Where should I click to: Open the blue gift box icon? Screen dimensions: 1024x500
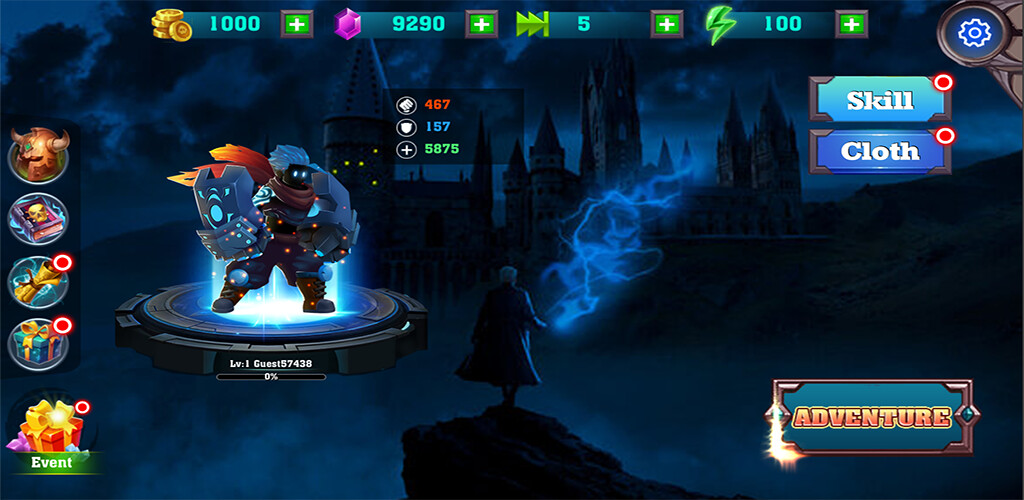39,342
